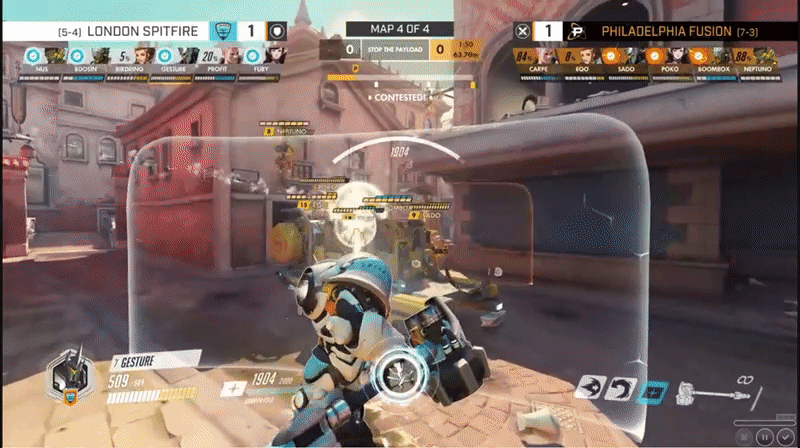Select Boombox's hero portrait

coord(717,56)
